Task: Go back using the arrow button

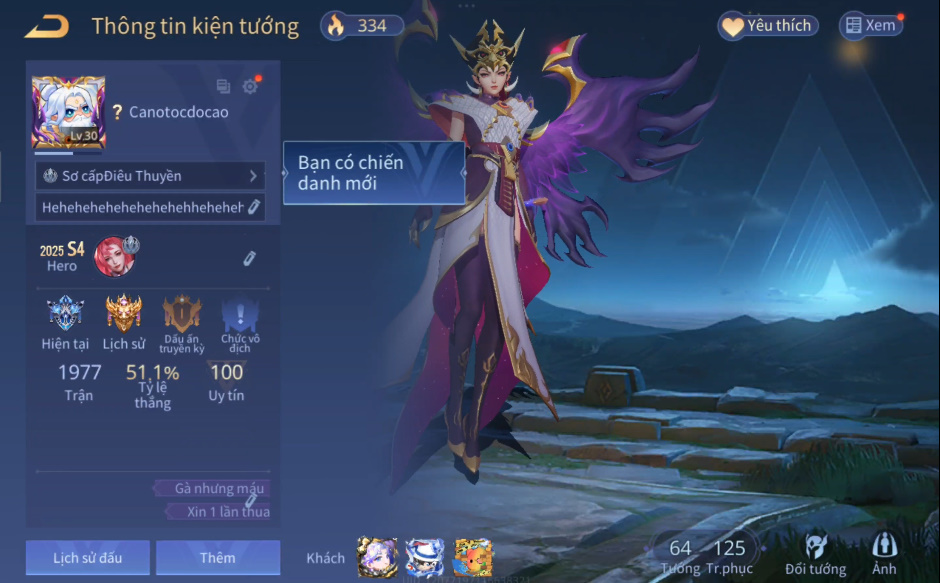Action: pos(46,26)
